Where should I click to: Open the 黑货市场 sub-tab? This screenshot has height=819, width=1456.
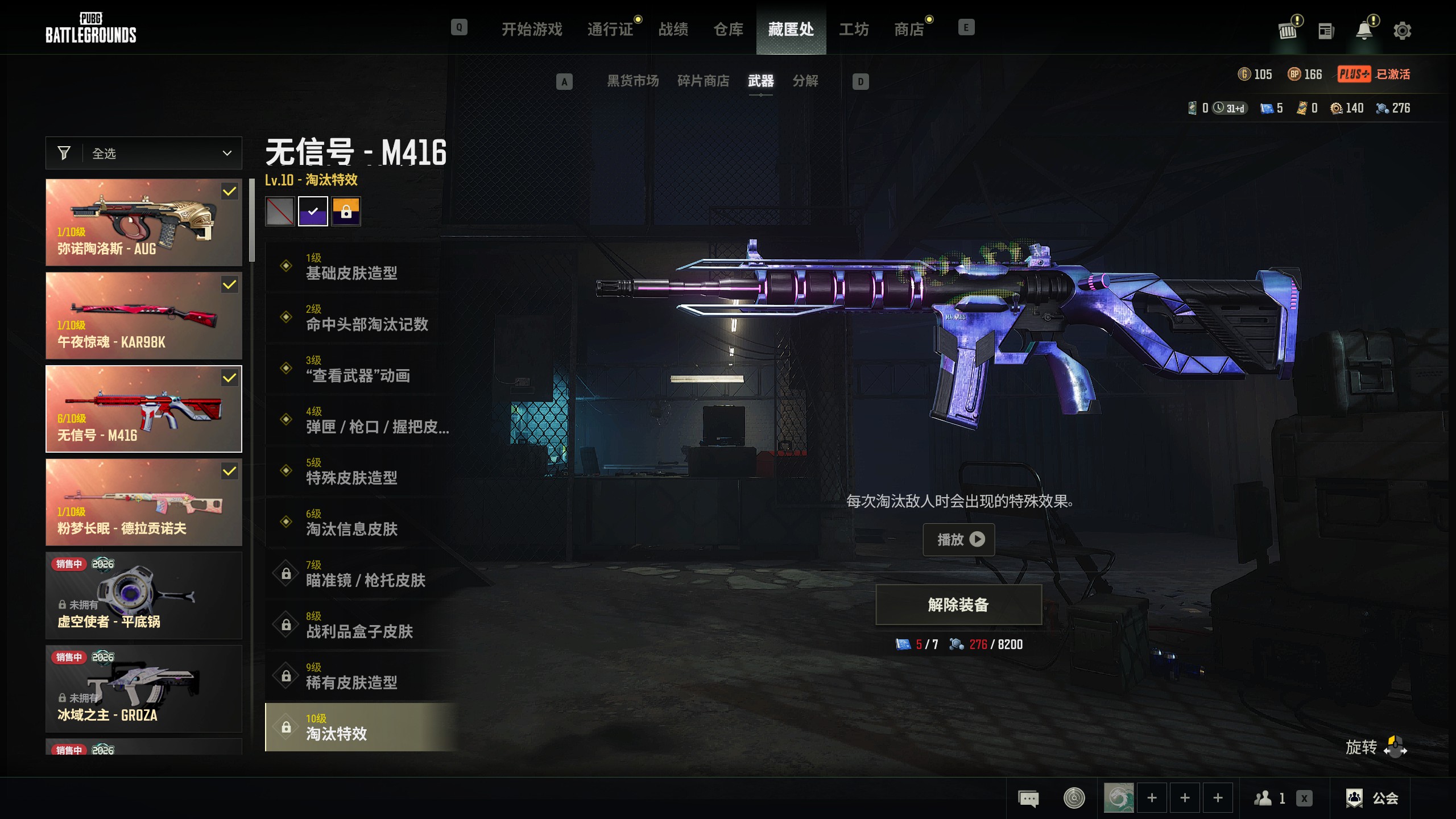pyautogui.click(x=632, y=81)
